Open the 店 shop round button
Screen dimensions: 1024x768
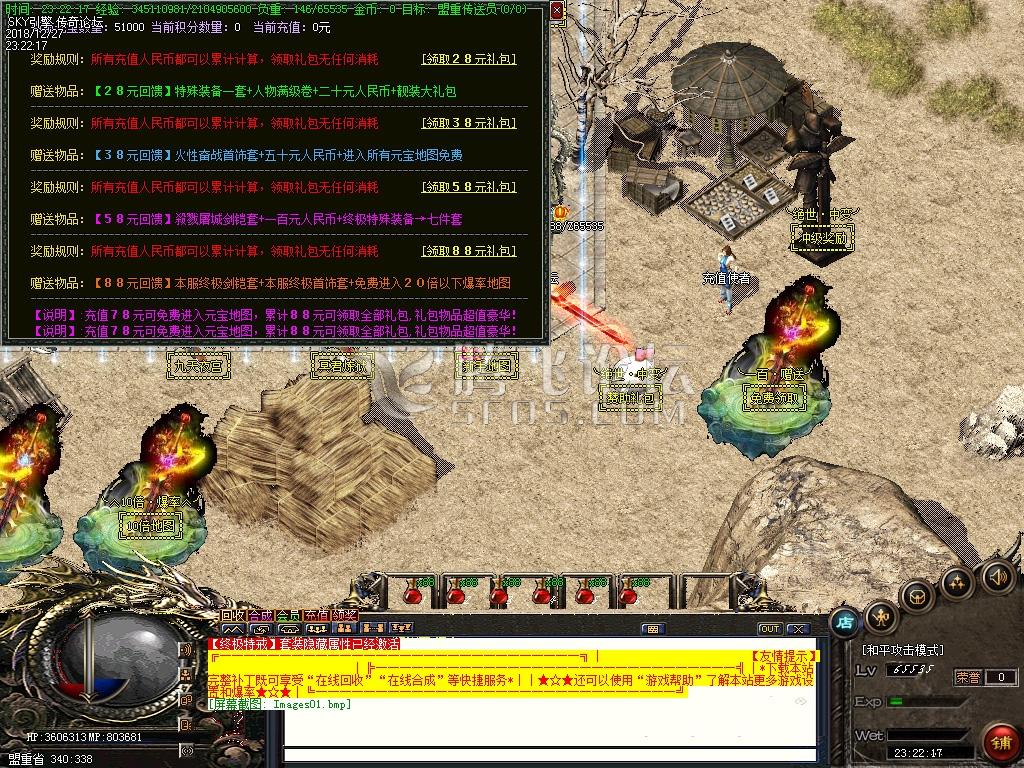845,620
